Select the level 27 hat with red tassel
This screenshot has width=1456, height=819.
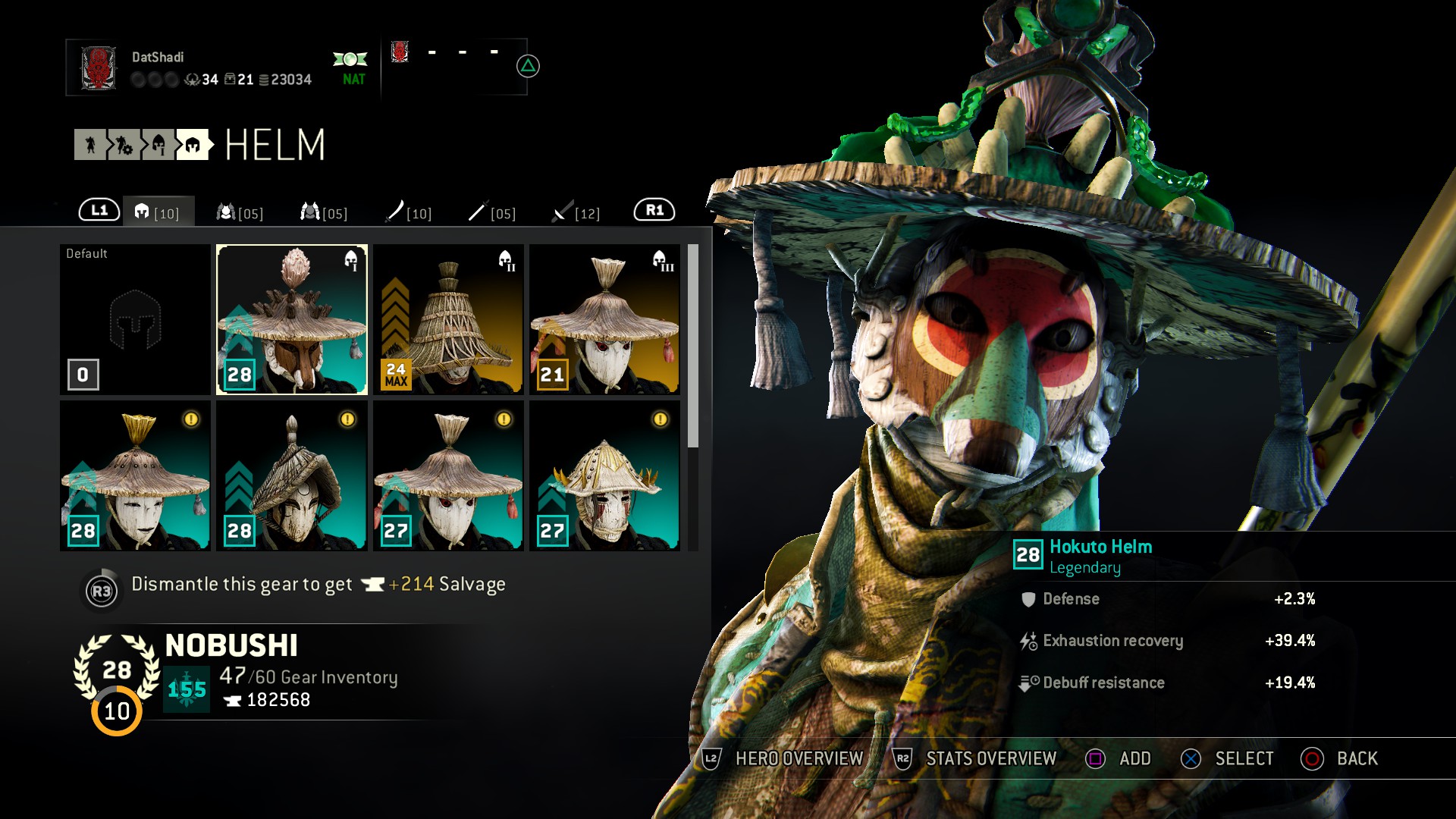(448, 475)
